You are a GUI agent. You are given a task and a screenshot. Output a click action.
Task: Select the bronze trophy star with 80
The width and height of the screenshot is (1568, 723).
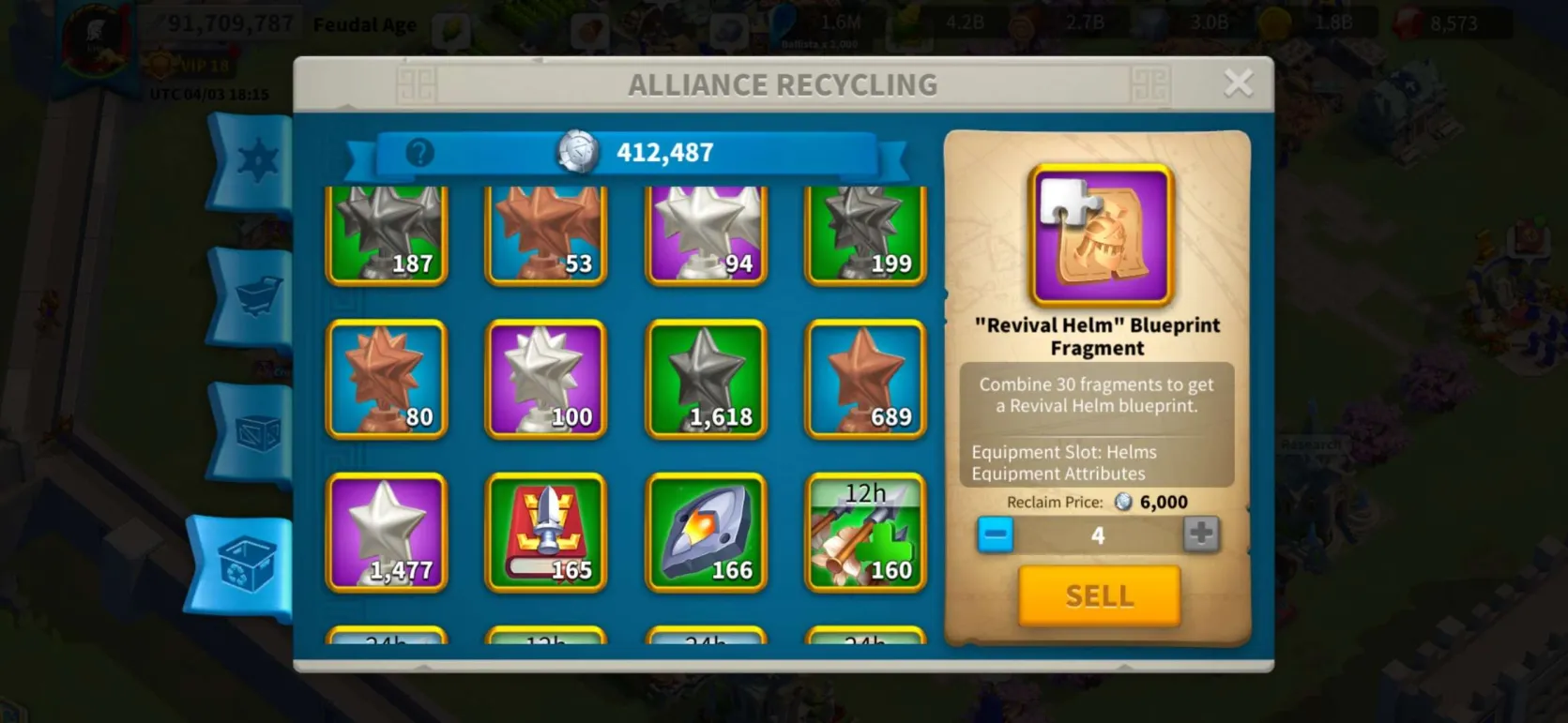[x=387, y=380]
